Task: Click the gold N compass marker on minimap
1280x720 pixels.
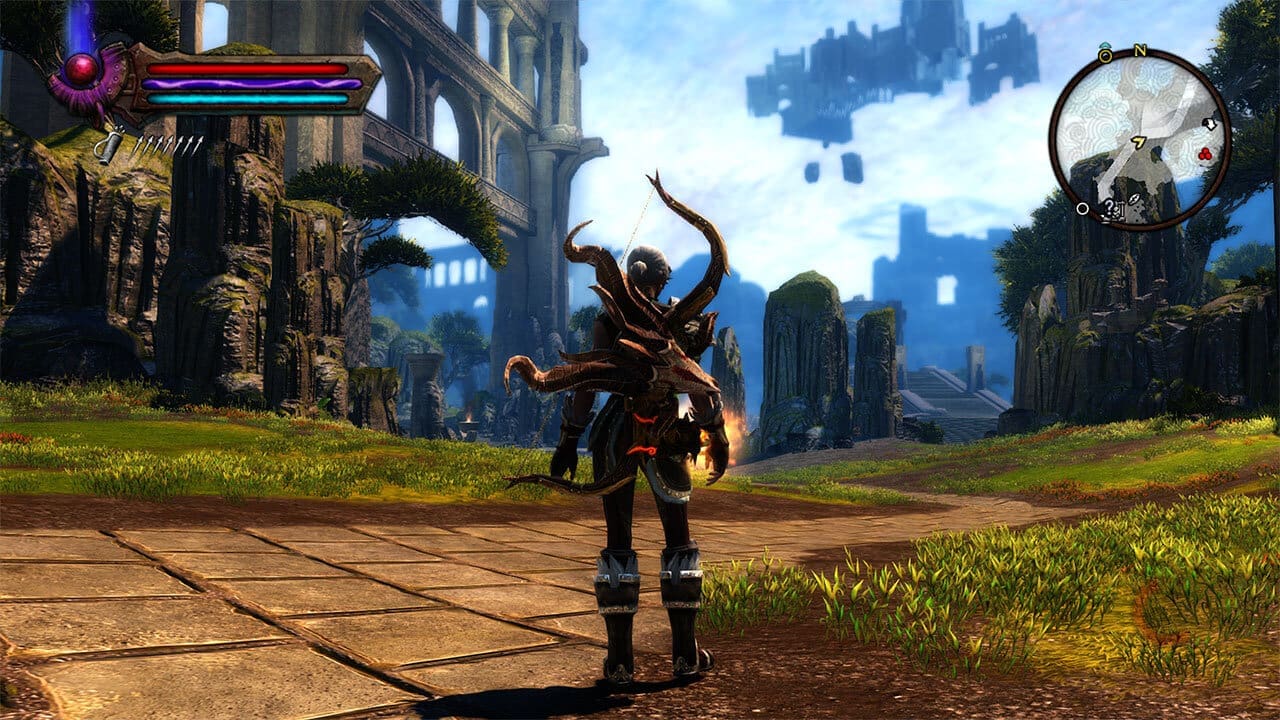Action: (x=1139, y=50)
